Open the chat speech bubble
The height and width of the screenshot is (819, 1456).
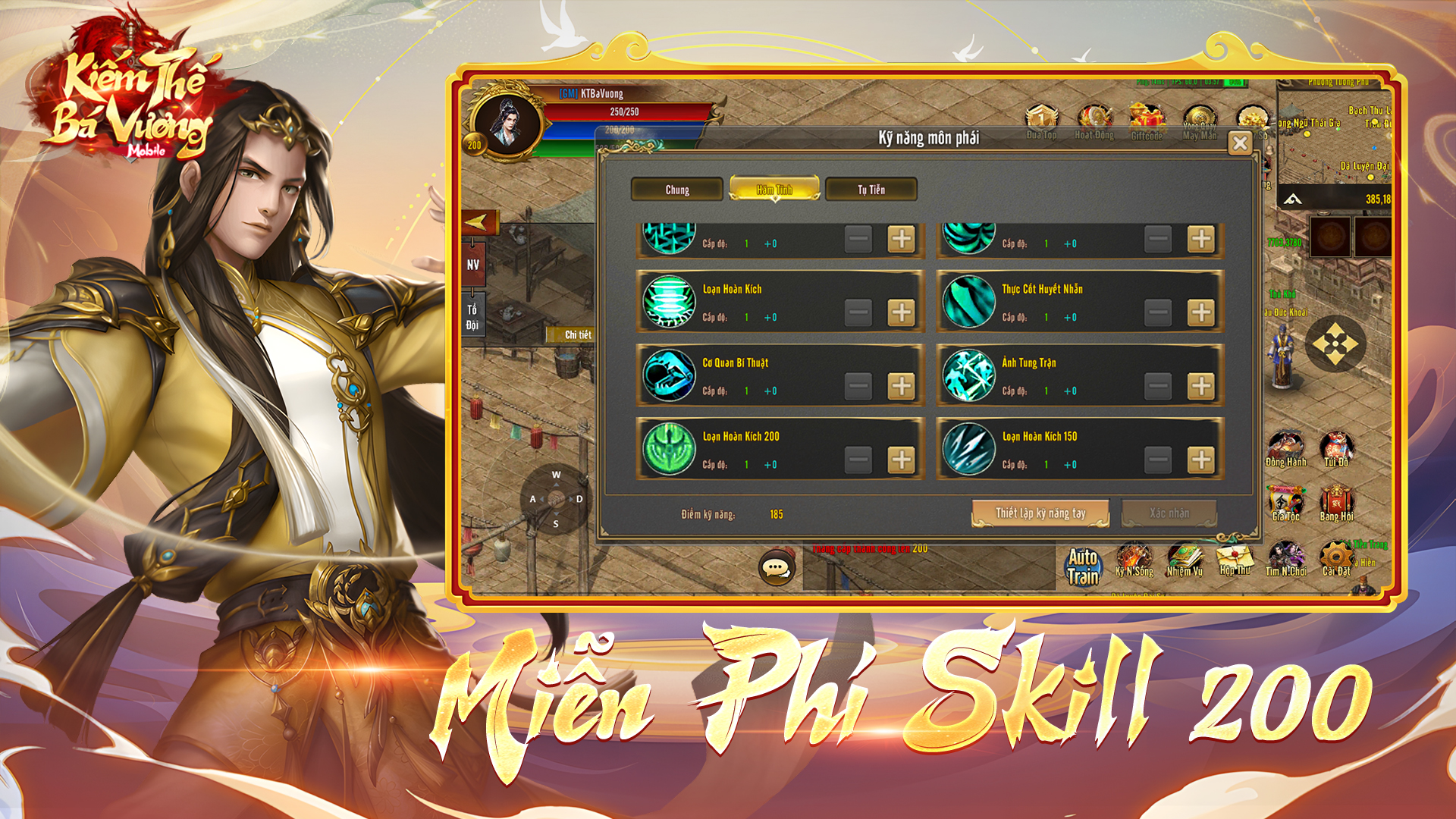coord(777,569)
